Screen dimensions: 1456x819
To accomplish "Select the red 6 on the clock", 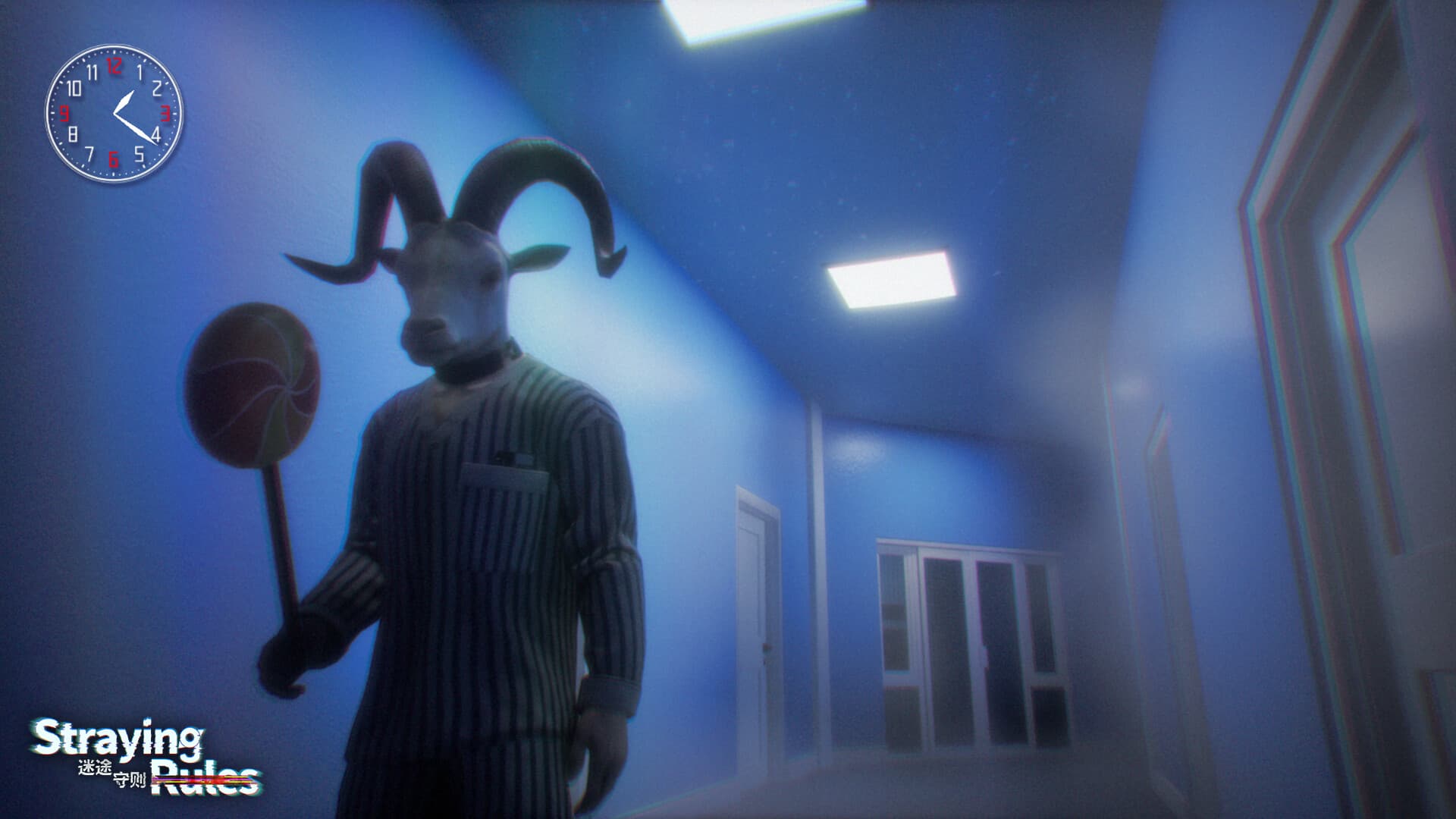I will tap(114, 158).
